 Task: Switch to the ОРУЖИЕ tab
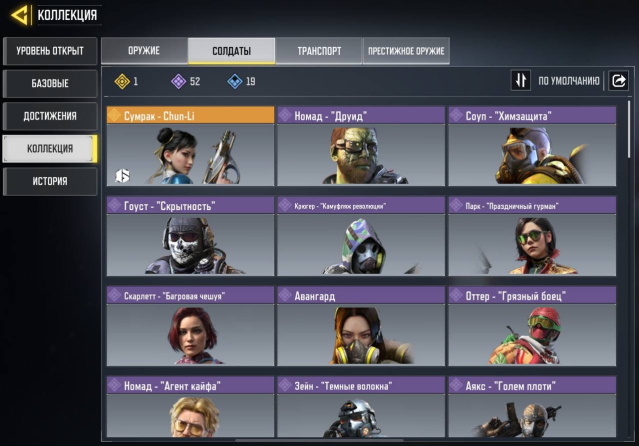(144, 51)
